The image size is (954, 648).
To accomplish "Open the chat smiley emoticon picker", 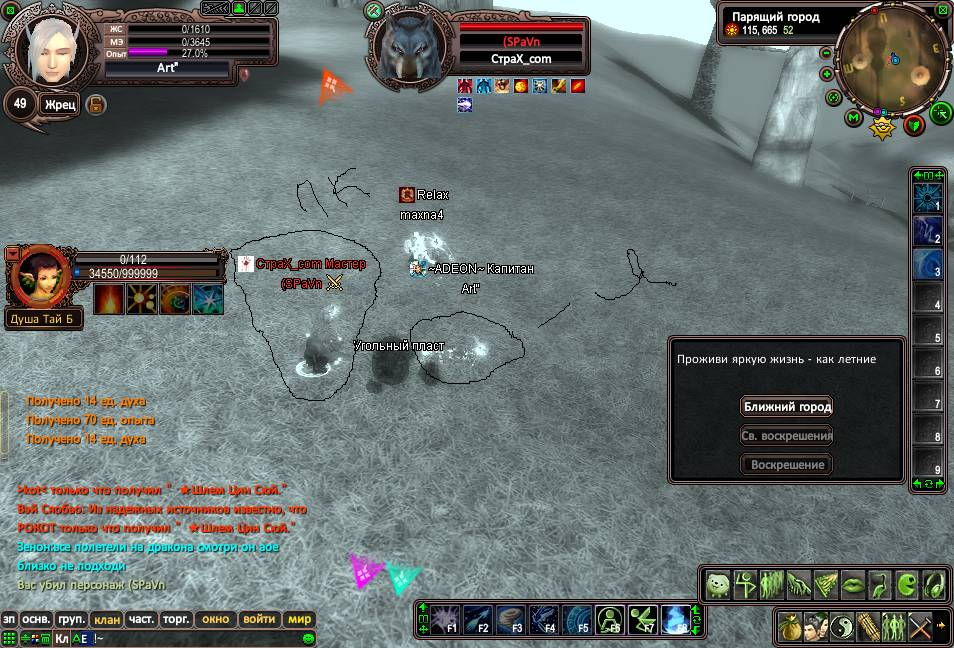I will (x=309, y=638).
